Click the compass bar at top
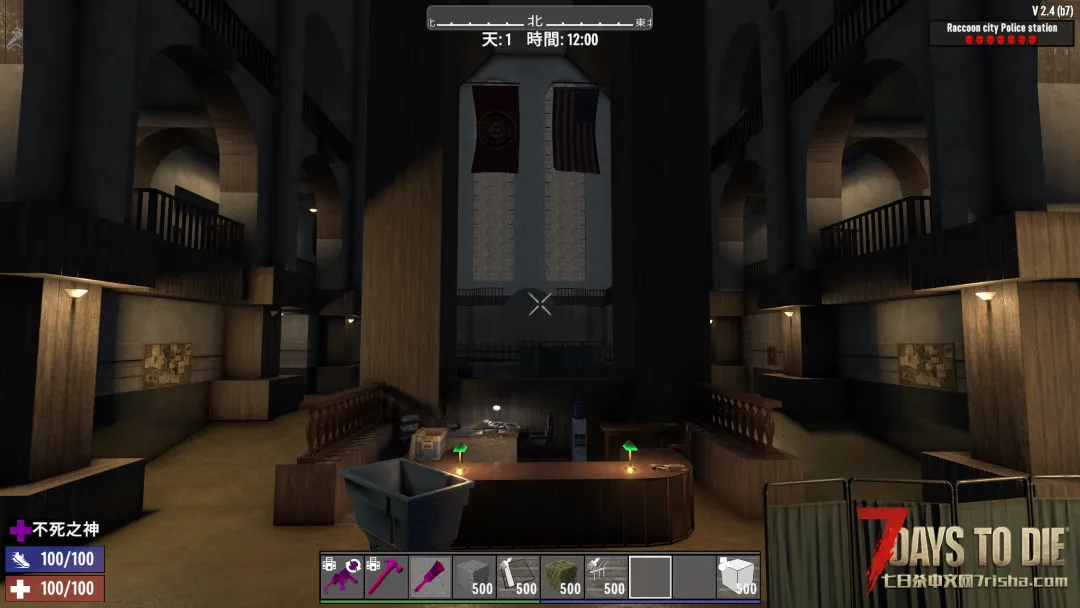This screenshot has height=608, width=1080. click(x=540, y=19)
